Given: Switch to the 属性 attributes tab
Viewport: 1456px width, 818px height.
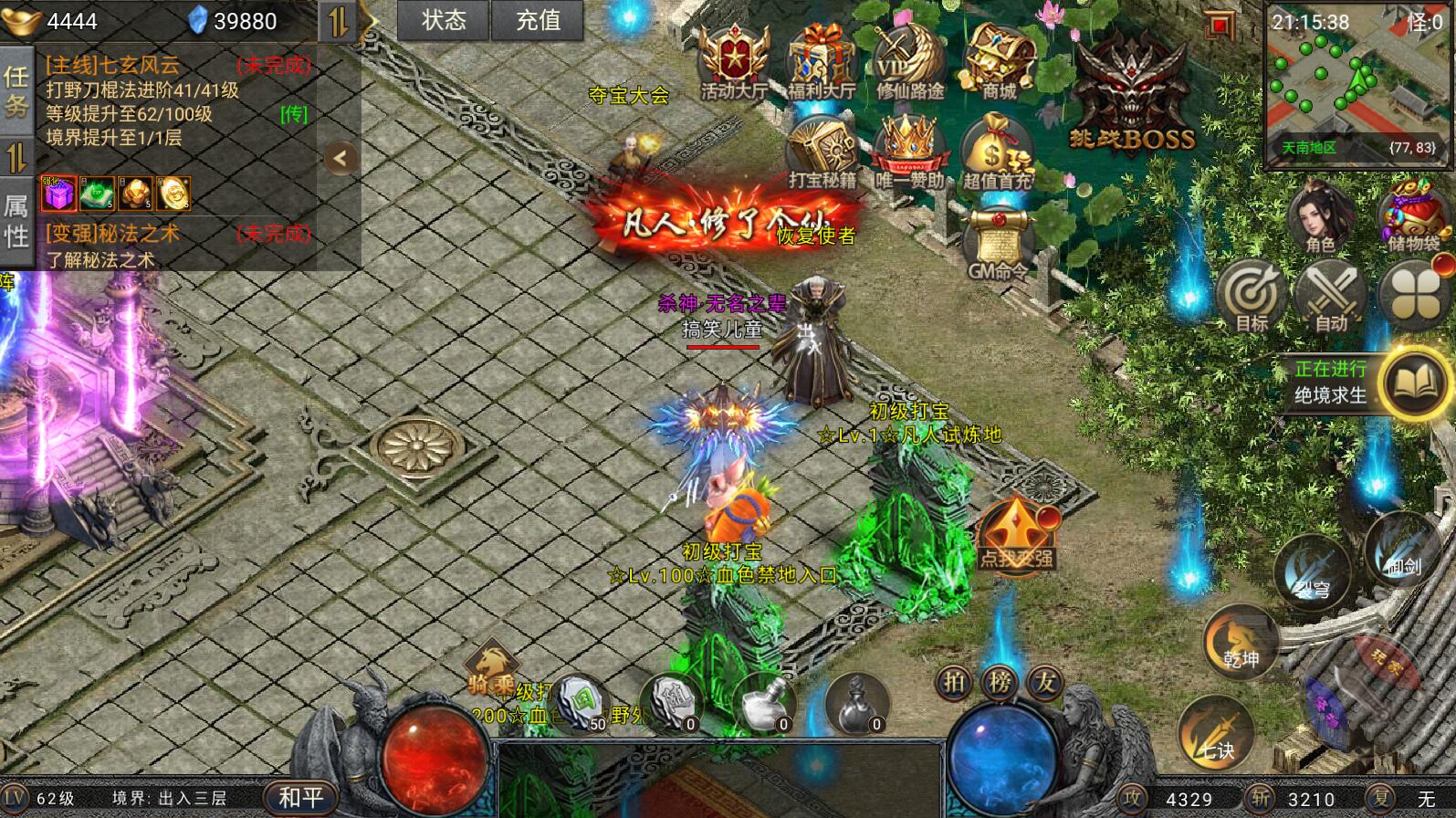Looking at the screenshot, I should pos(16,221).
